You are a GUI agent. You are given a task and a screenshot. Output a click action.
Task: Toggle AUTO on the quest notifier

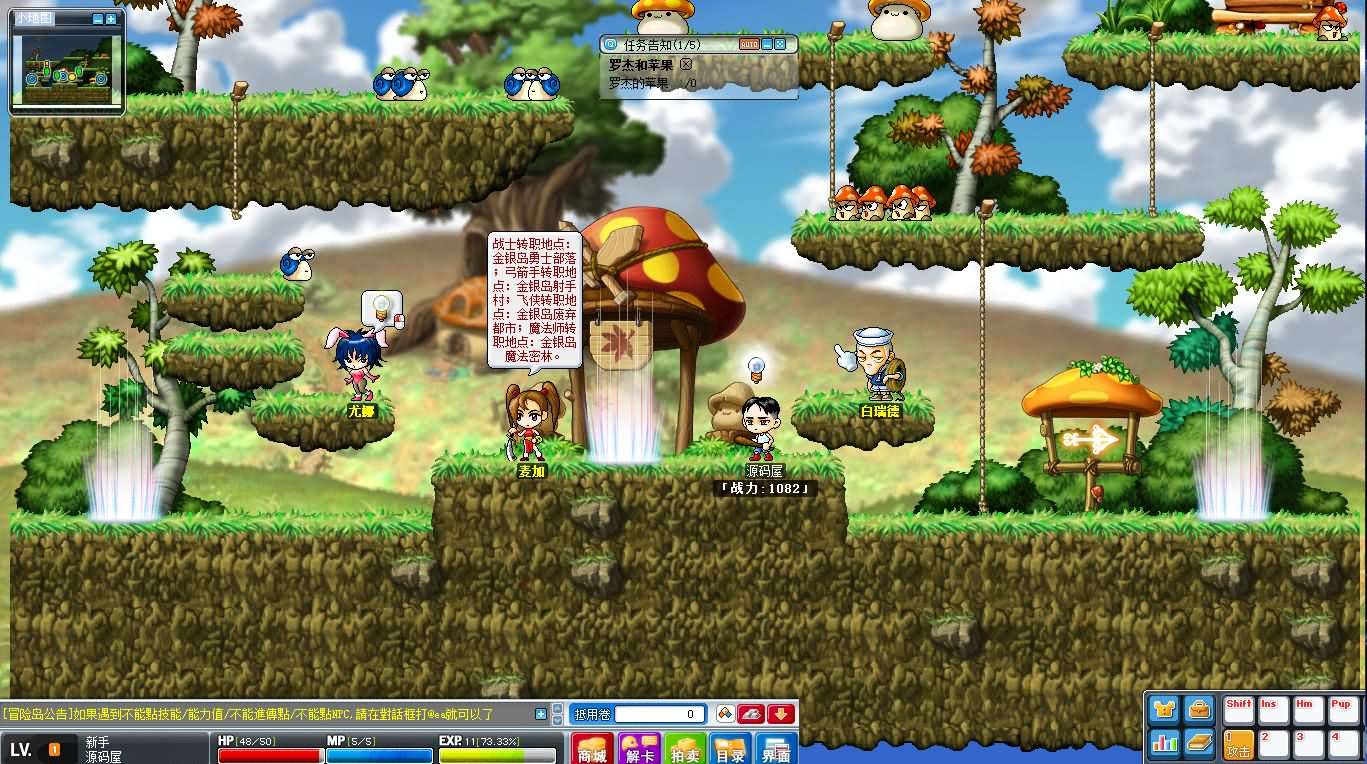tap(750, 45)
